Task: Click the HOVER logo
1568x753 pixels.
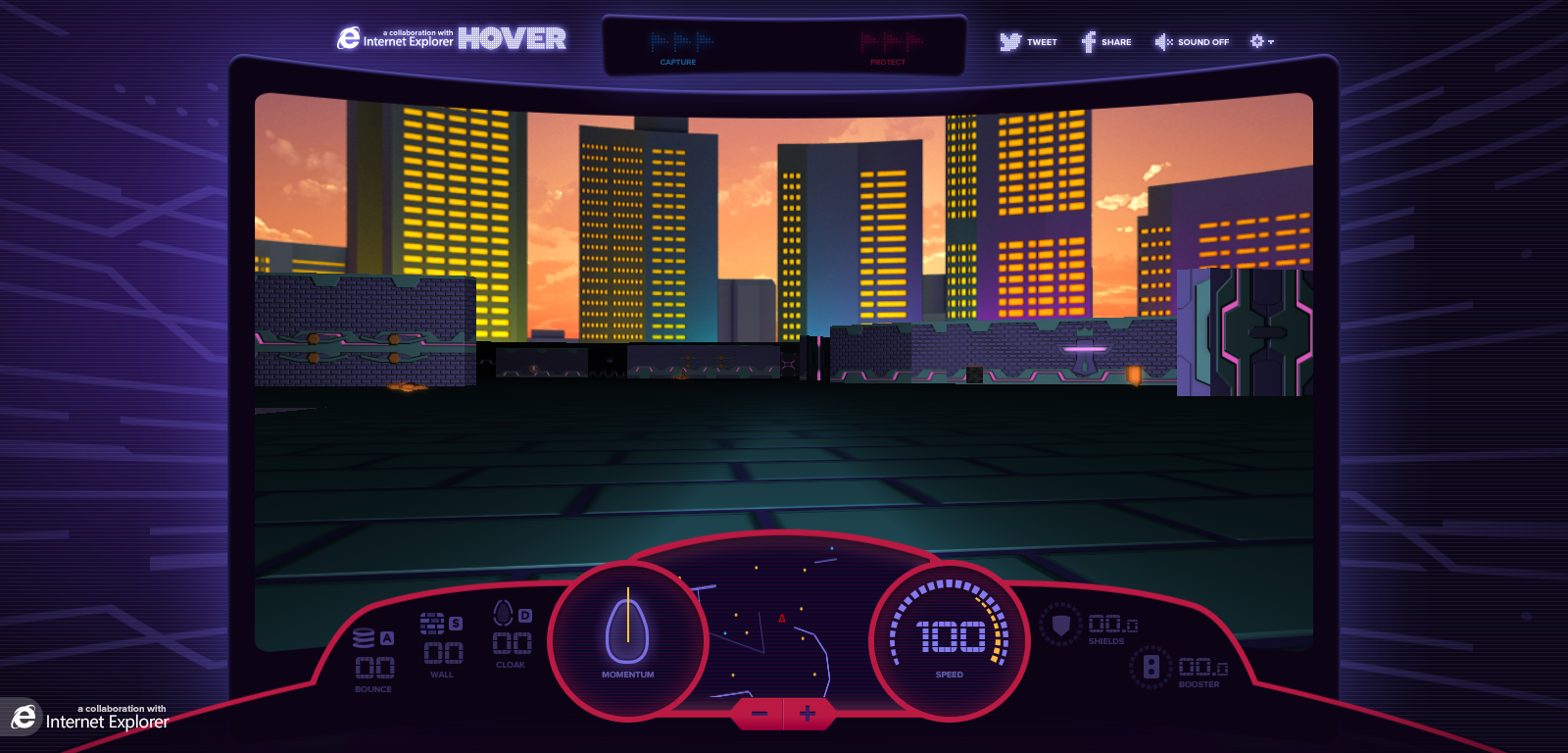Action: point(514,39)
